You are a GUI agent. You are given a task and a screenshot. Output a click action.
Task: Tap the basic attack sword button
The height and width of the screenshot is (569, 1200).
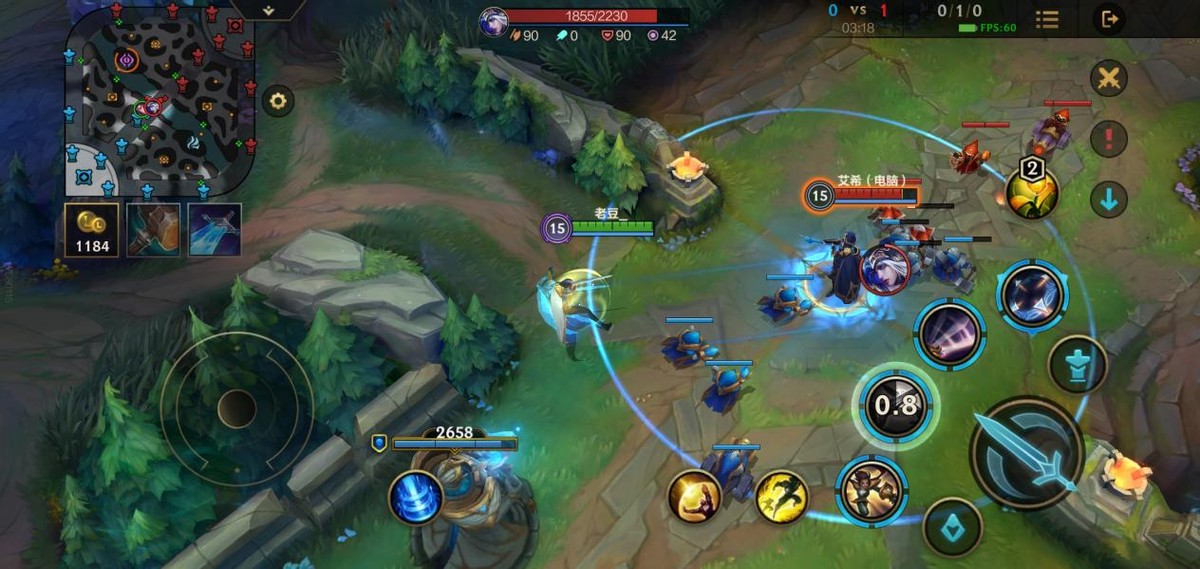pos(1027,452)
